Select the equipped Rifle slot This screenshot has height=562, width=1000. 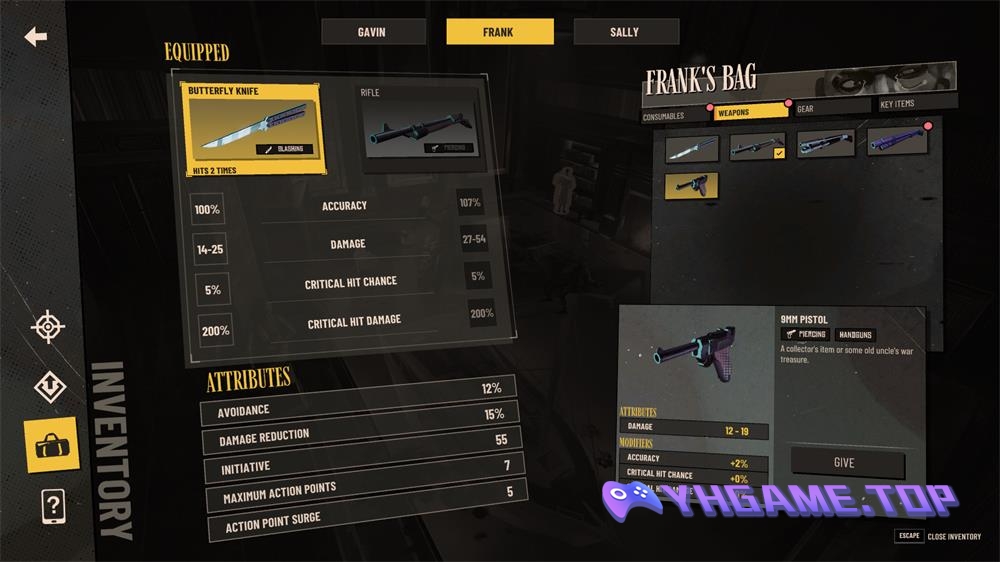coord(418,127)
